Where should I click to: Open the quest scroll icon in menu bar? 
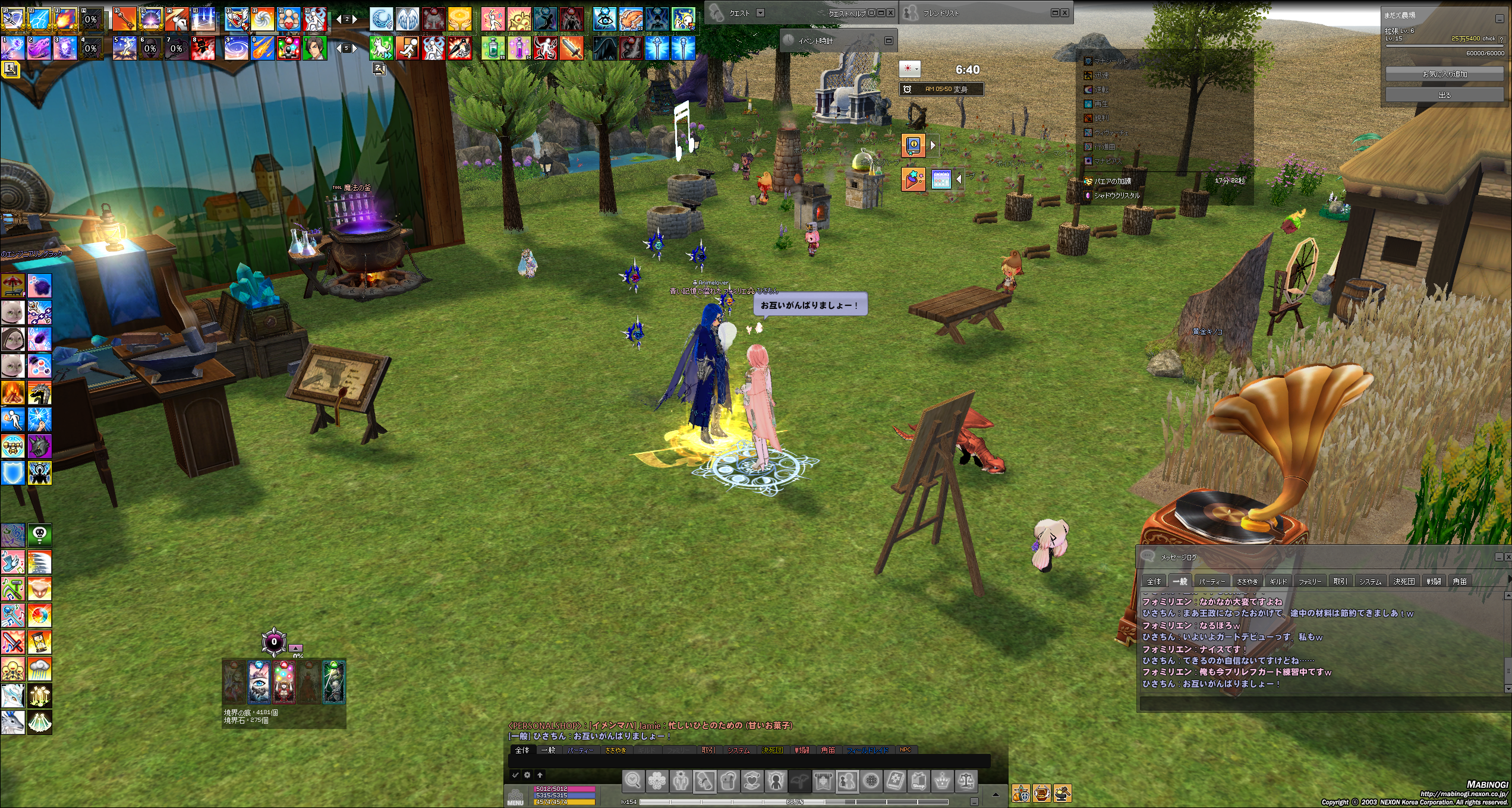click(x=705, y=781)
